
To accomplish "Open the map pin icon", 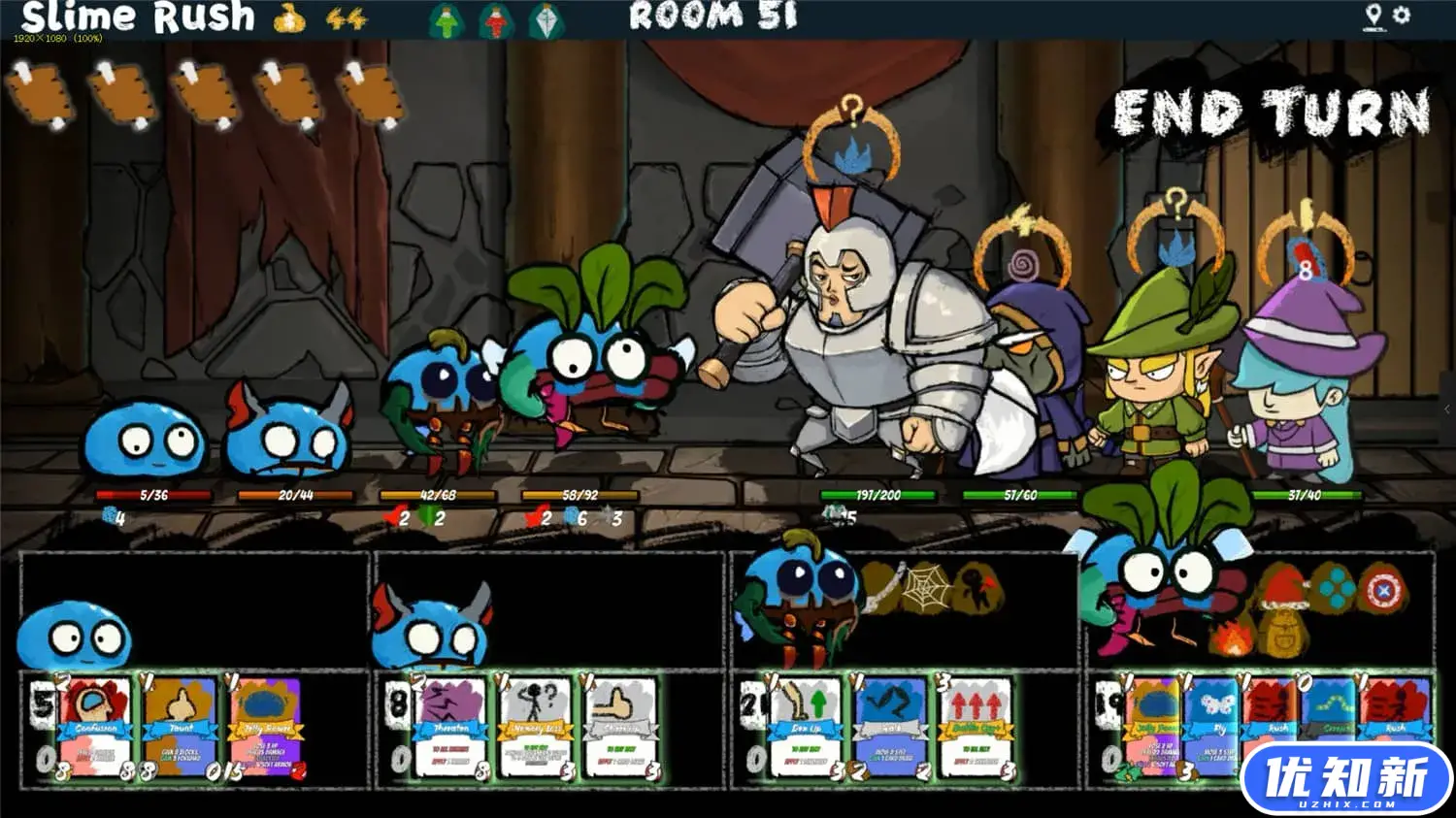I will tap(1373, 16).
